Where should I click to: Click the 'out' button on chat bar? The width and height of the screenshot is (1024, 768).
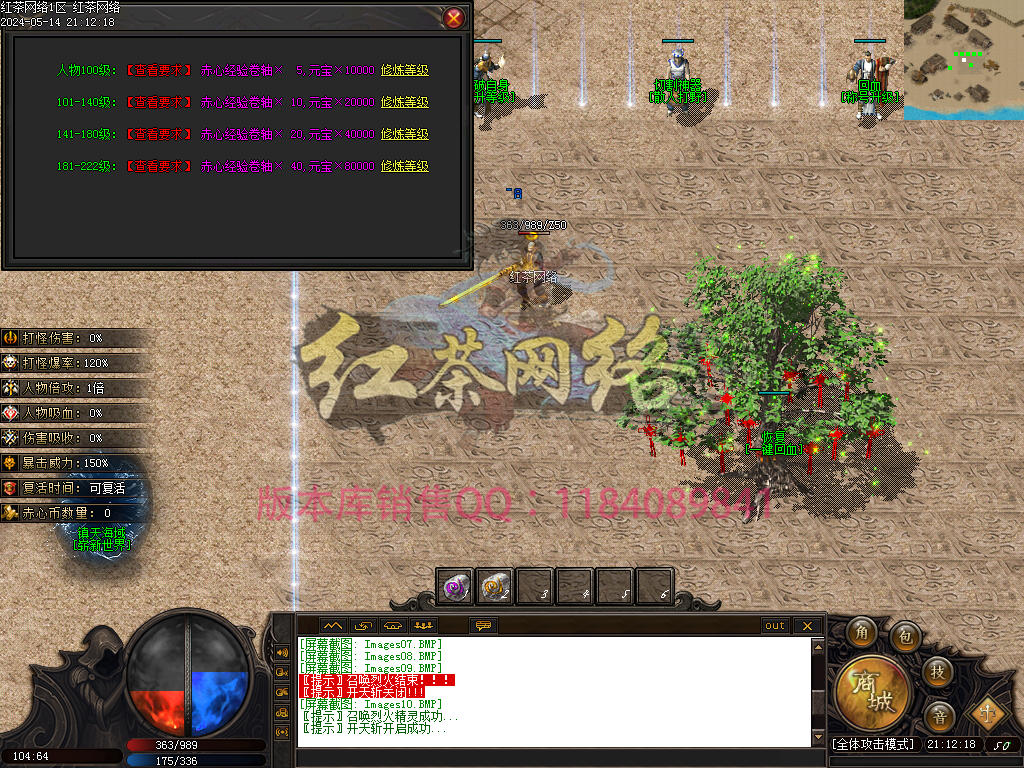click(x=775, y=626)
